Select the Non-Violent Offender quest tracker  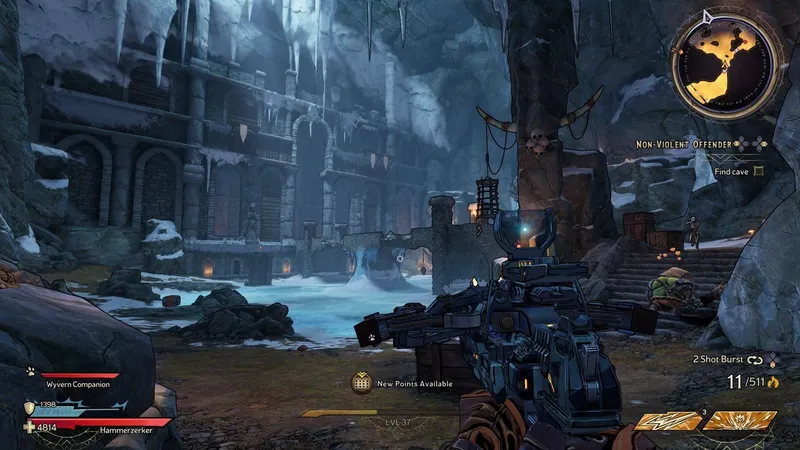(686, 144)
